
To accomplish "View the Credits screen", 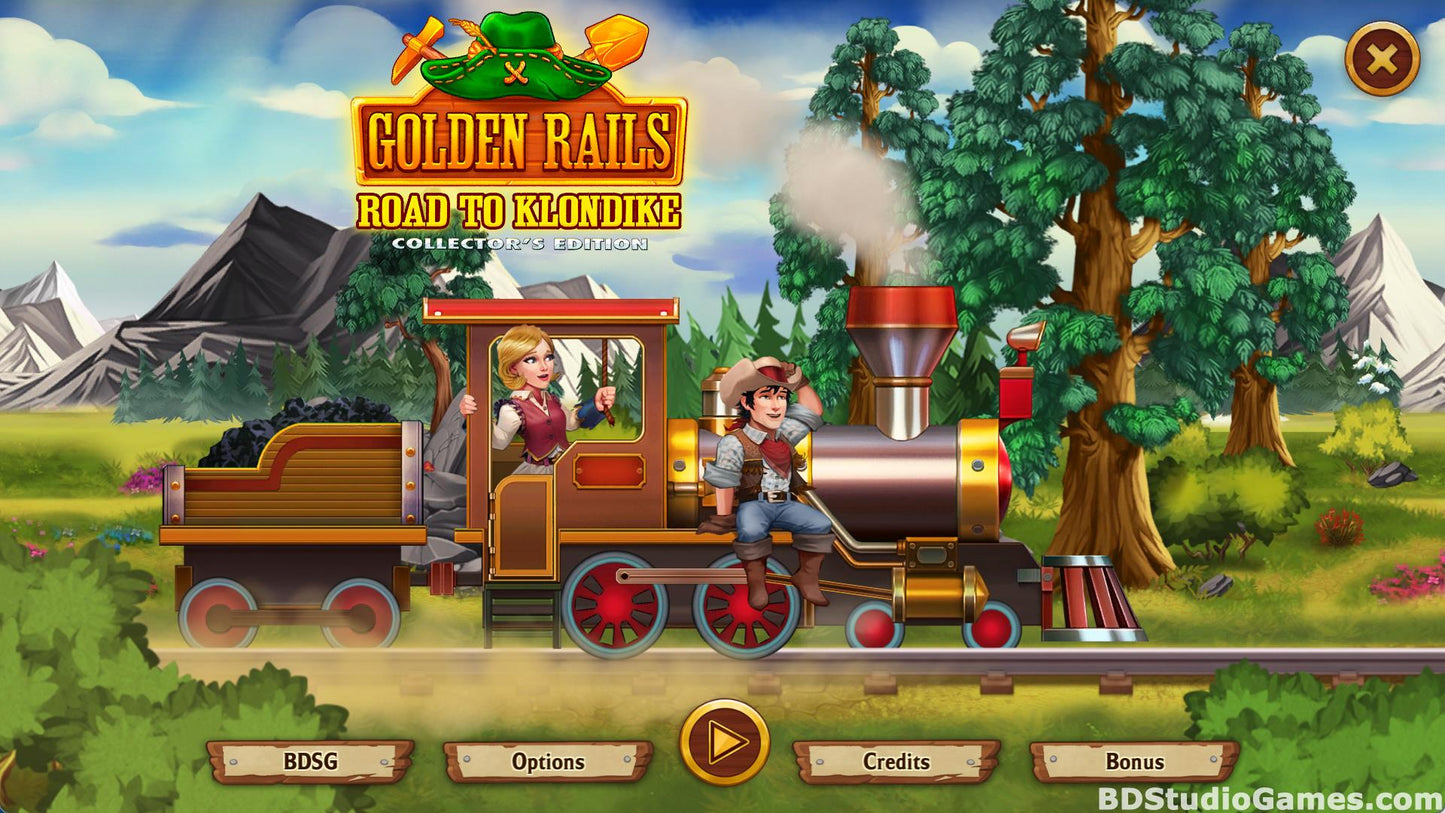I will pos(896,762).
